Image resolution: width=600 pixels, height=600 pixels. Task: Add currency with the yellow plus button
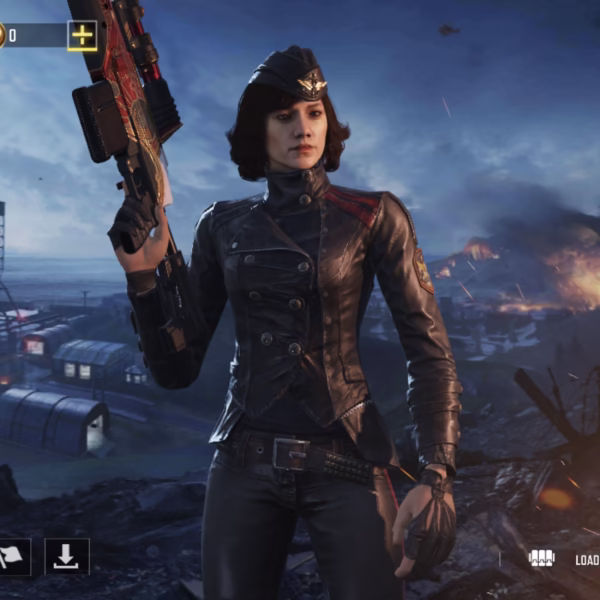click(x=82, y=36)
